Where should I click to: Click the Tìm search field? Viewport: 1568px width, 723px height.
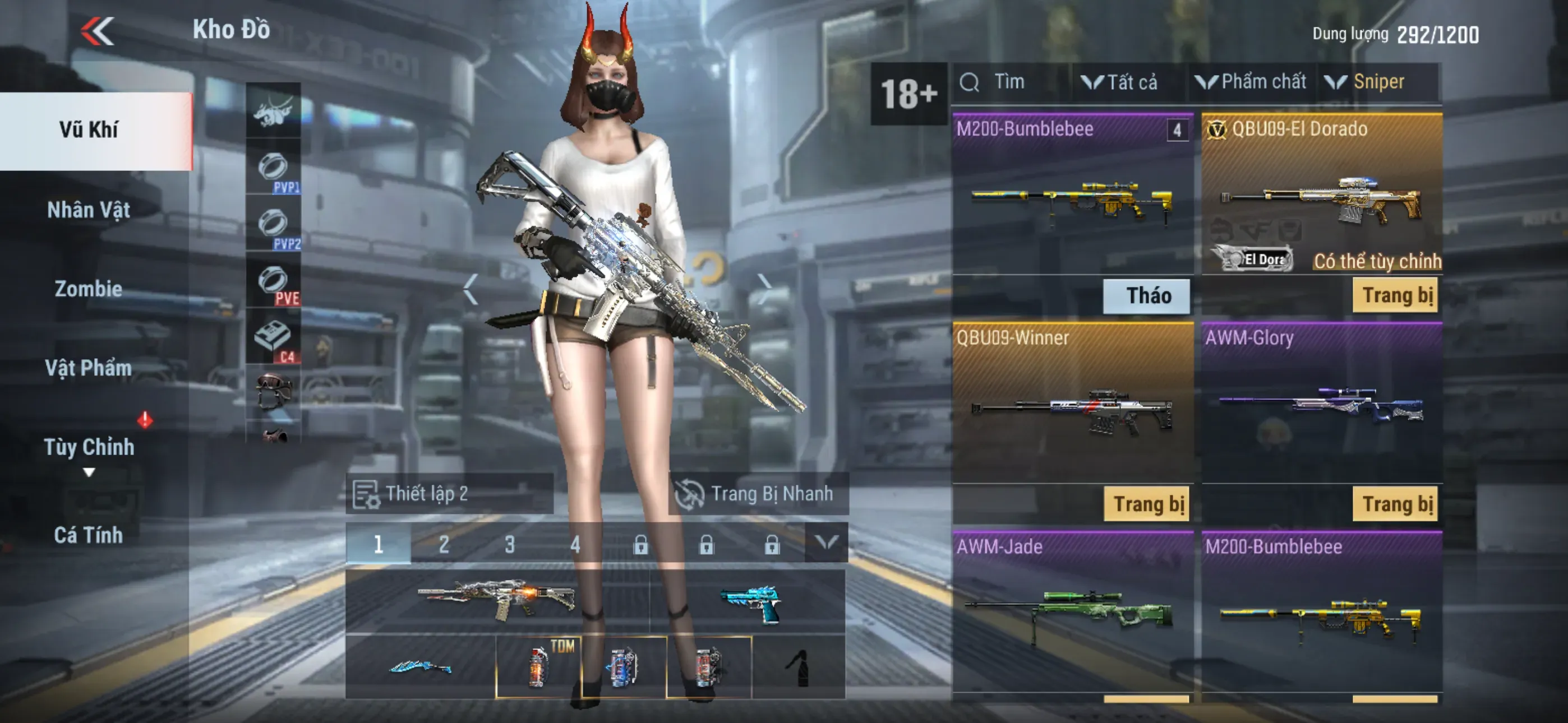(1011, 82)
